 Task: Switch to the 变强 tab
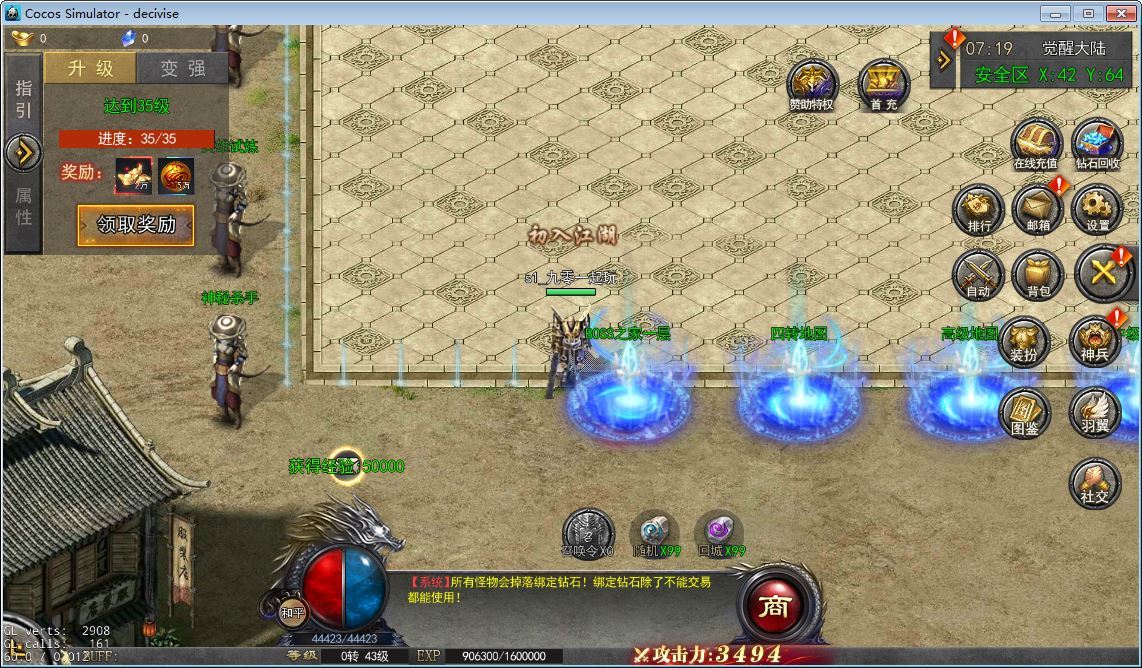tap(182, 68)
